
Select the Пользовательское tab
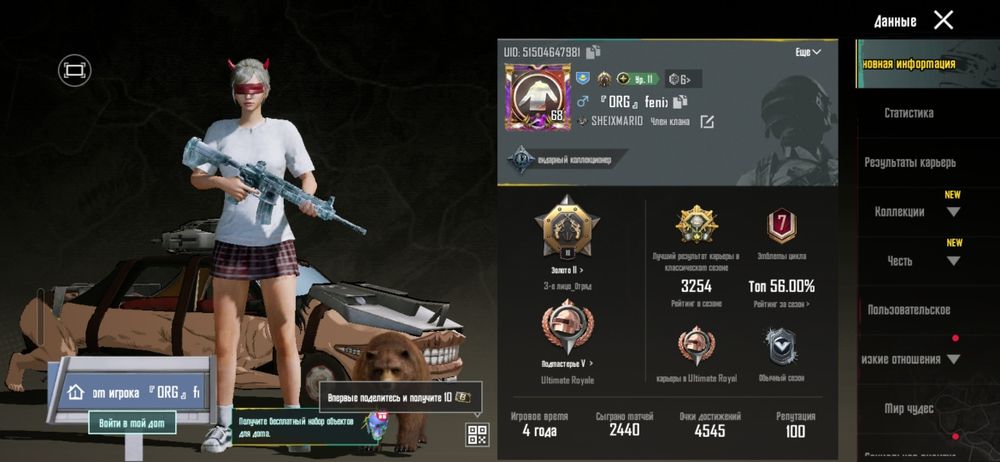pyautogui.click(x=908, y=310)
